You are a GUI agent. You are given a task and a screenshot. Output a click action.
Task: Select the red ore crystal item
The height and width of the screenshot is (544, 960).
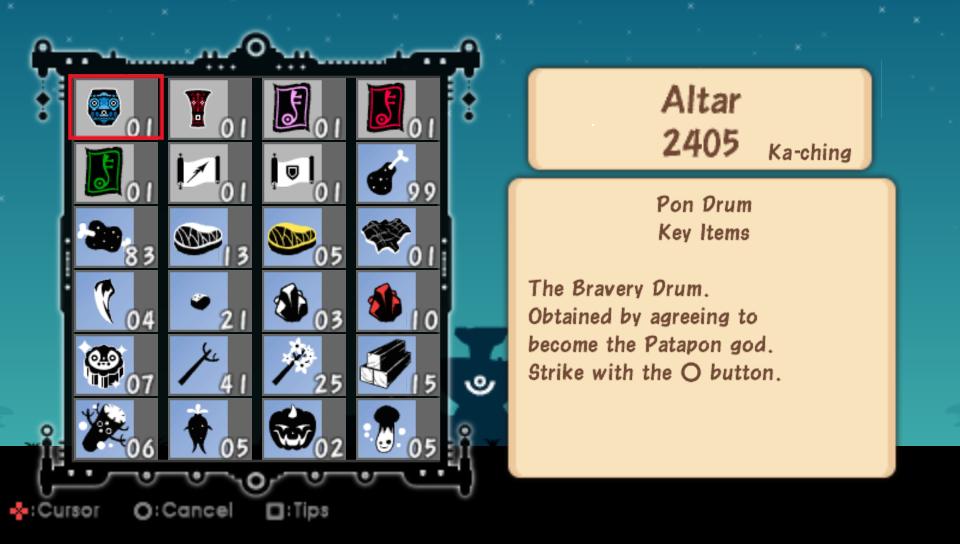pyautogui.click(x=397, y=300)
